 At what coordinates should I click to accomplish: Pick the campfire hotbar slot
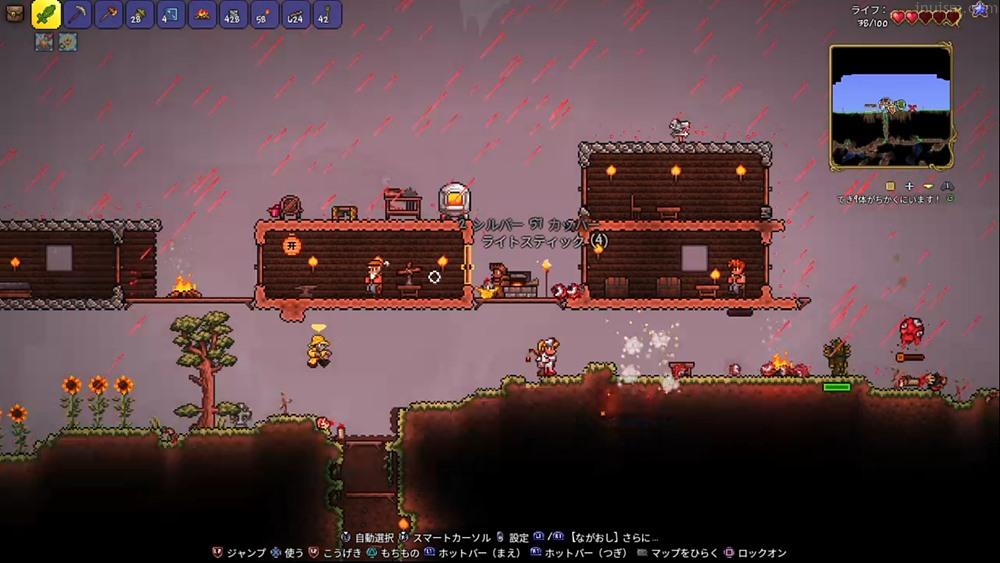coord(202,15)
